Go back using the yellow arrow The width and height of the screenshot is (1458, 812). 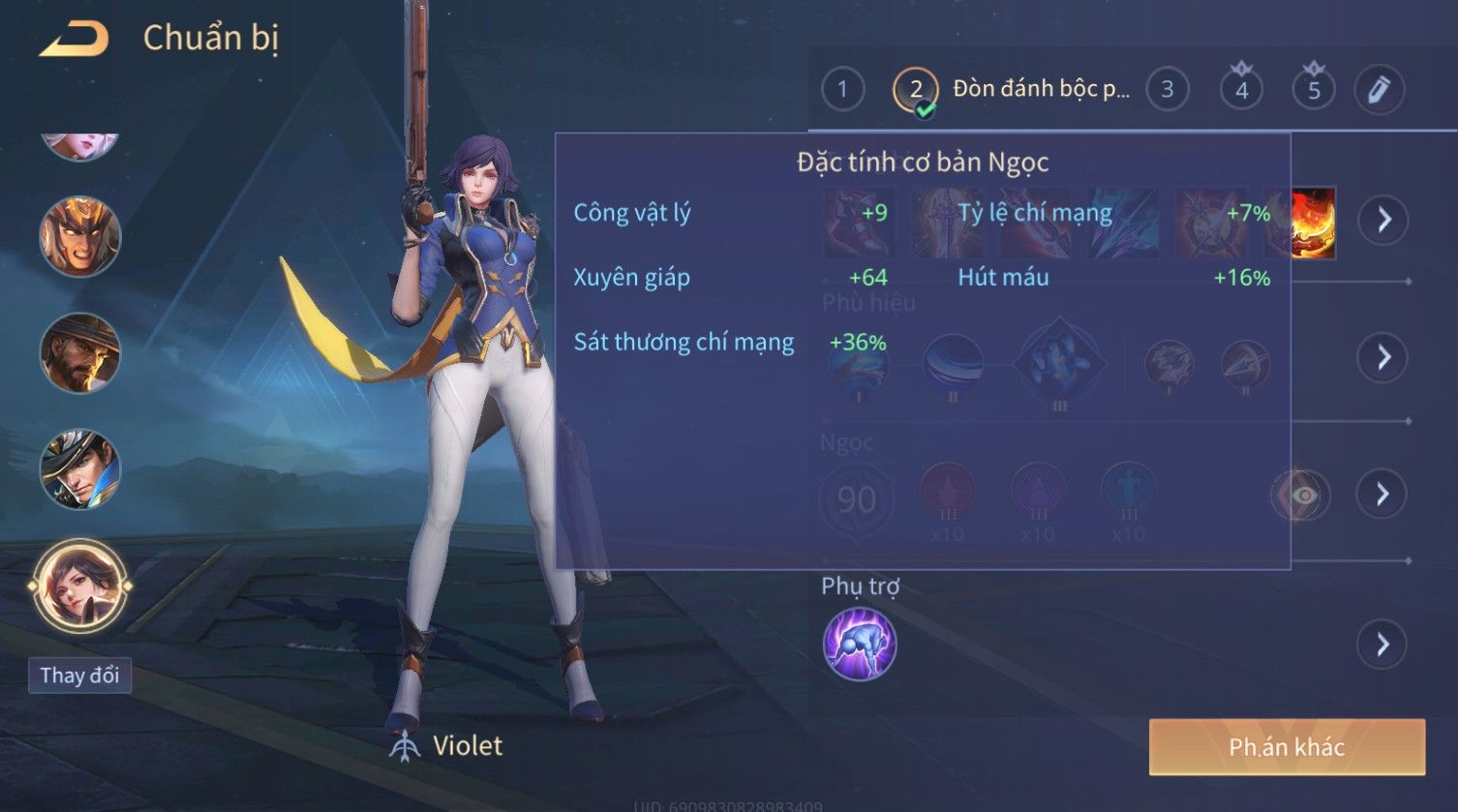[x=74, y=40]
